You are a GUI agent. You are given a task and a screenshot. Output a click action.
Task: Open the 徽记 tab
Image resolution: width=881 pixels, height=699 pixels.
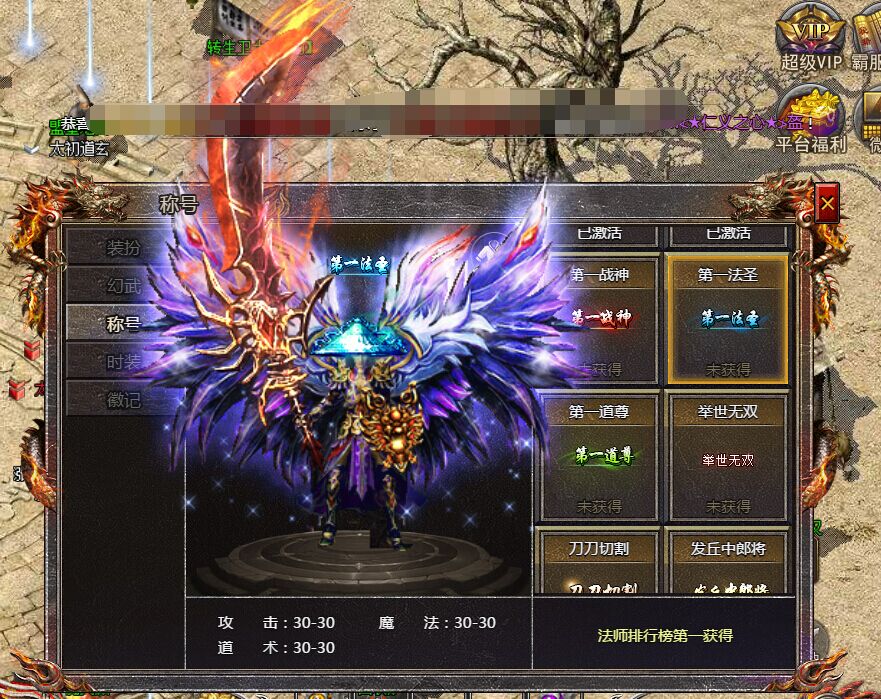(124, 399)
